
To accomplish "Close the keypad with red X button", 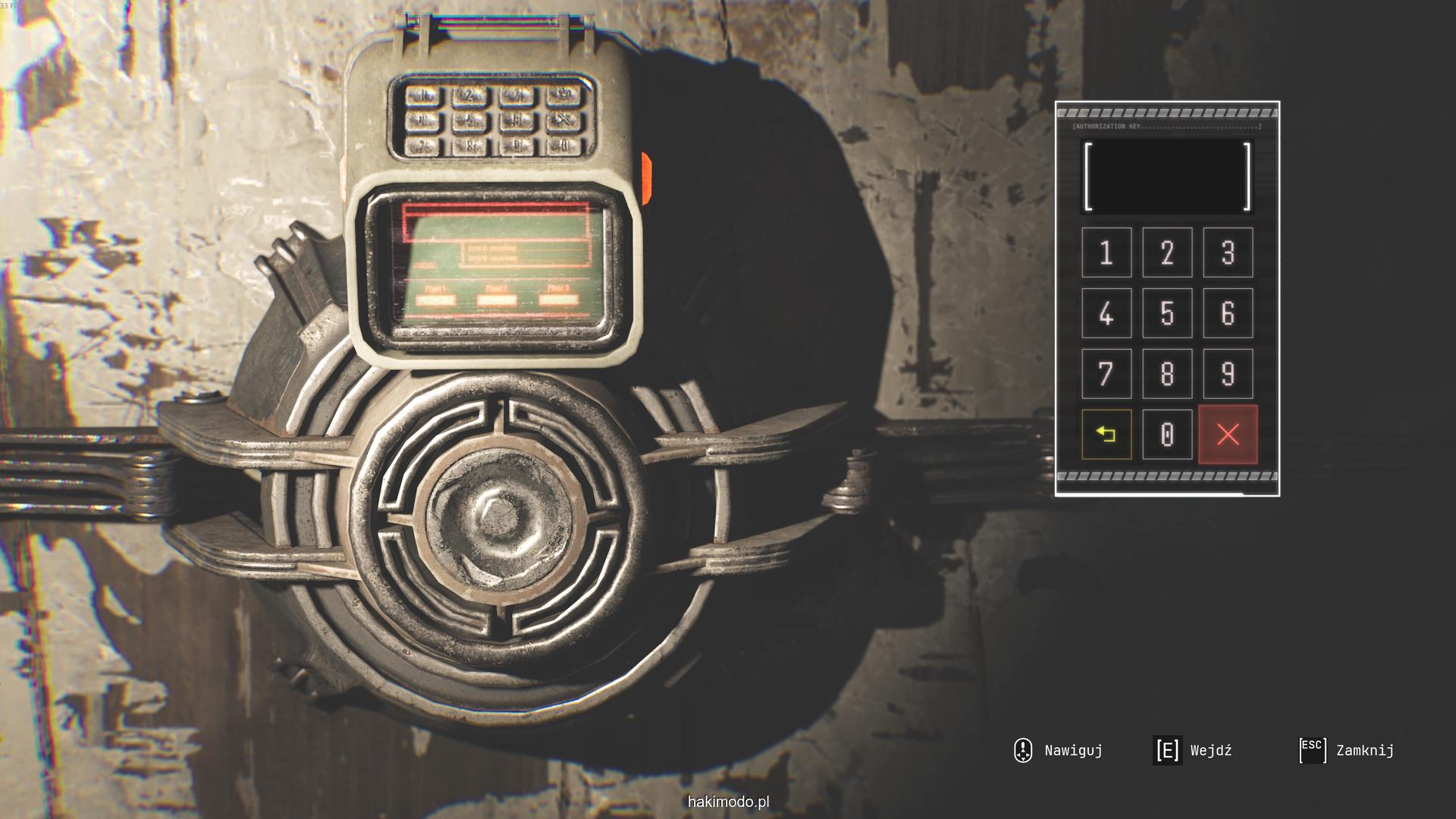I will point(1228,435).
